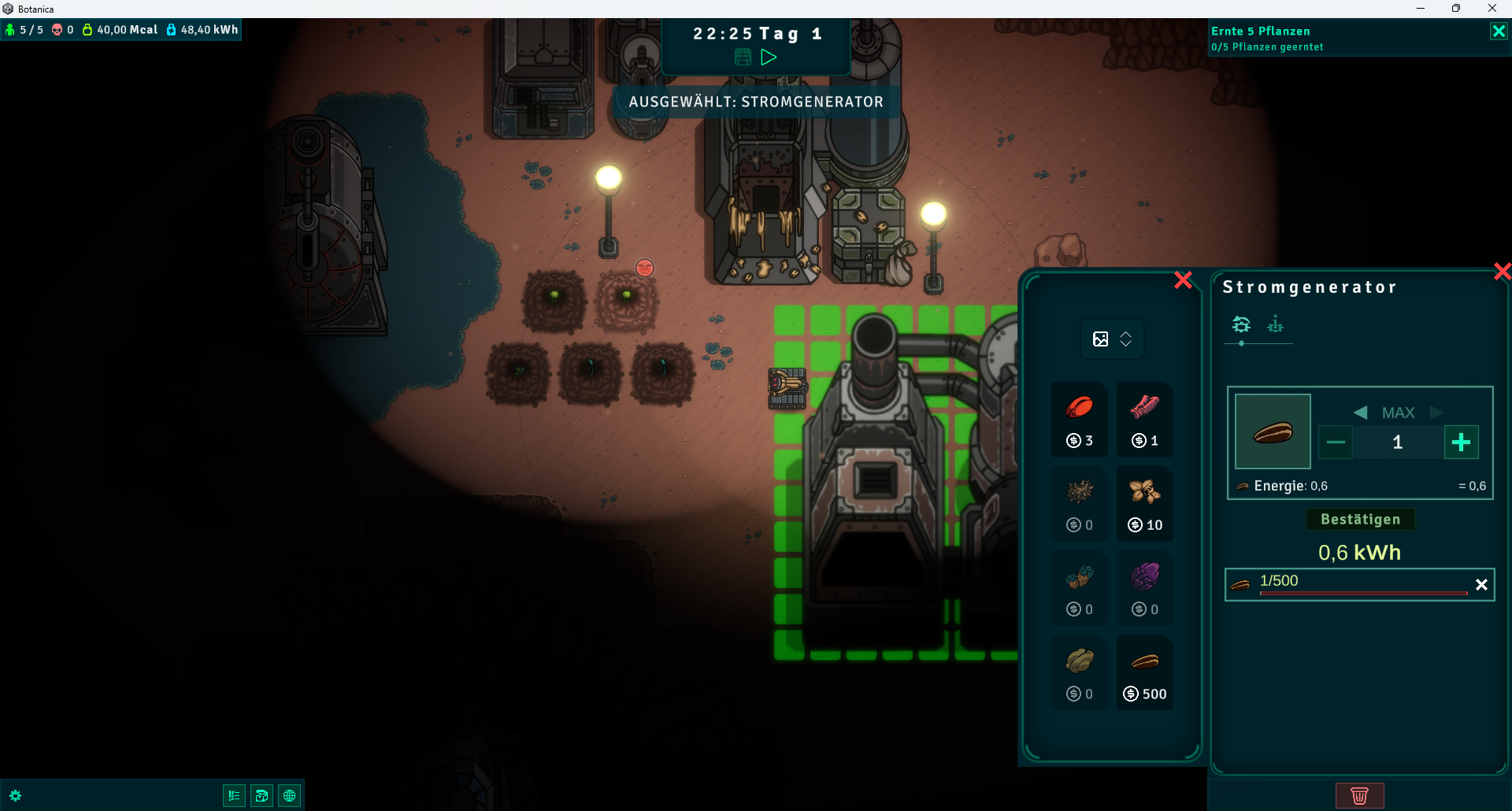Screen dimensions: 1512x811
Task: Minimize the Botanica window
Action: [x=1421, y=9]
